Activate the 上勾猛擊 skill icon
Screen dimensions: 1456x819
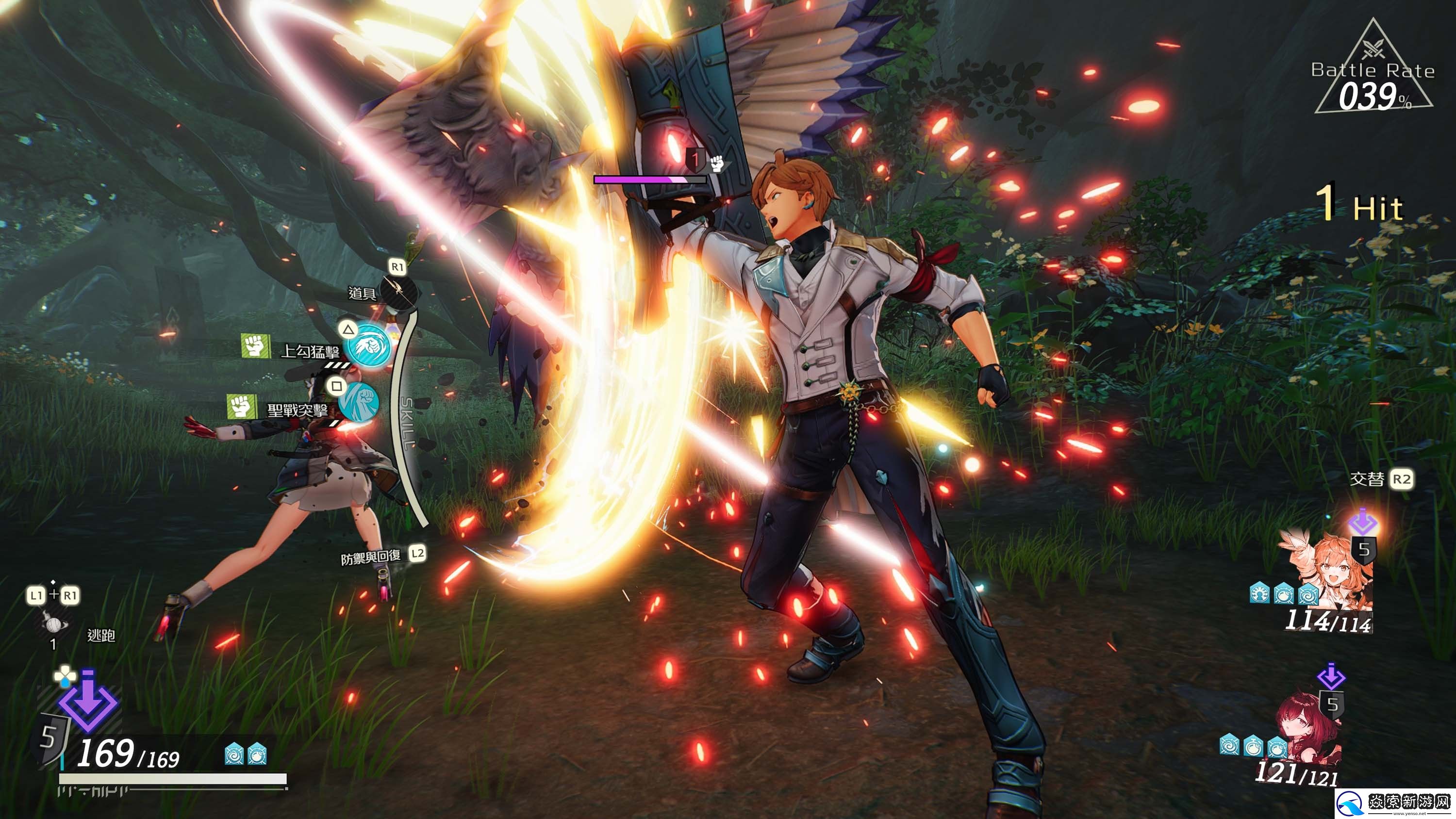369,345
